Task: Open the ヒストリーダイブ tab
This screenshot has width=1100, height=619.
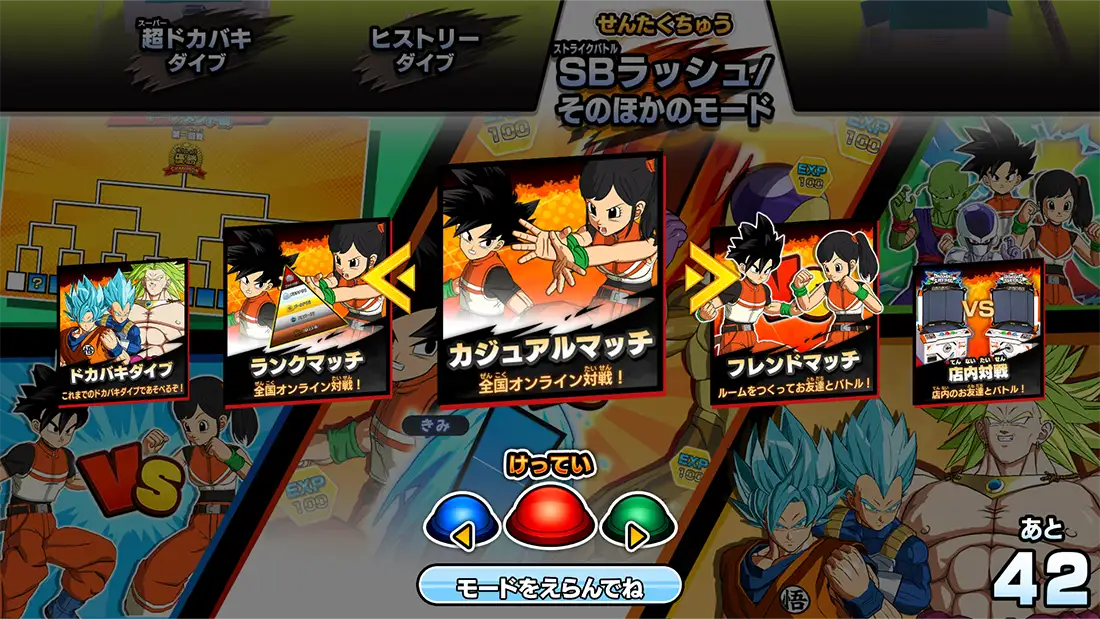Action: point(425,50)
